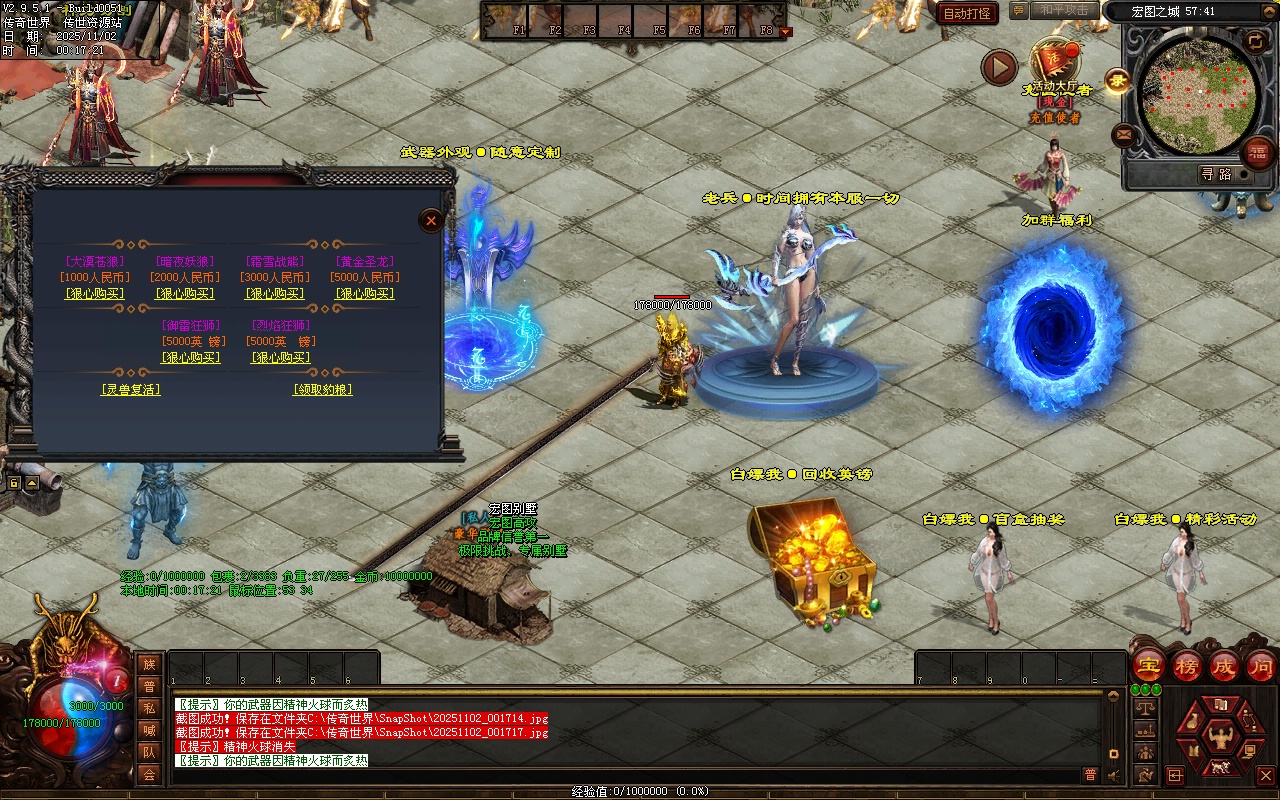Screen dimensions: 1280x800
Task: Click the circular minimap
Action: (1196, 95)
